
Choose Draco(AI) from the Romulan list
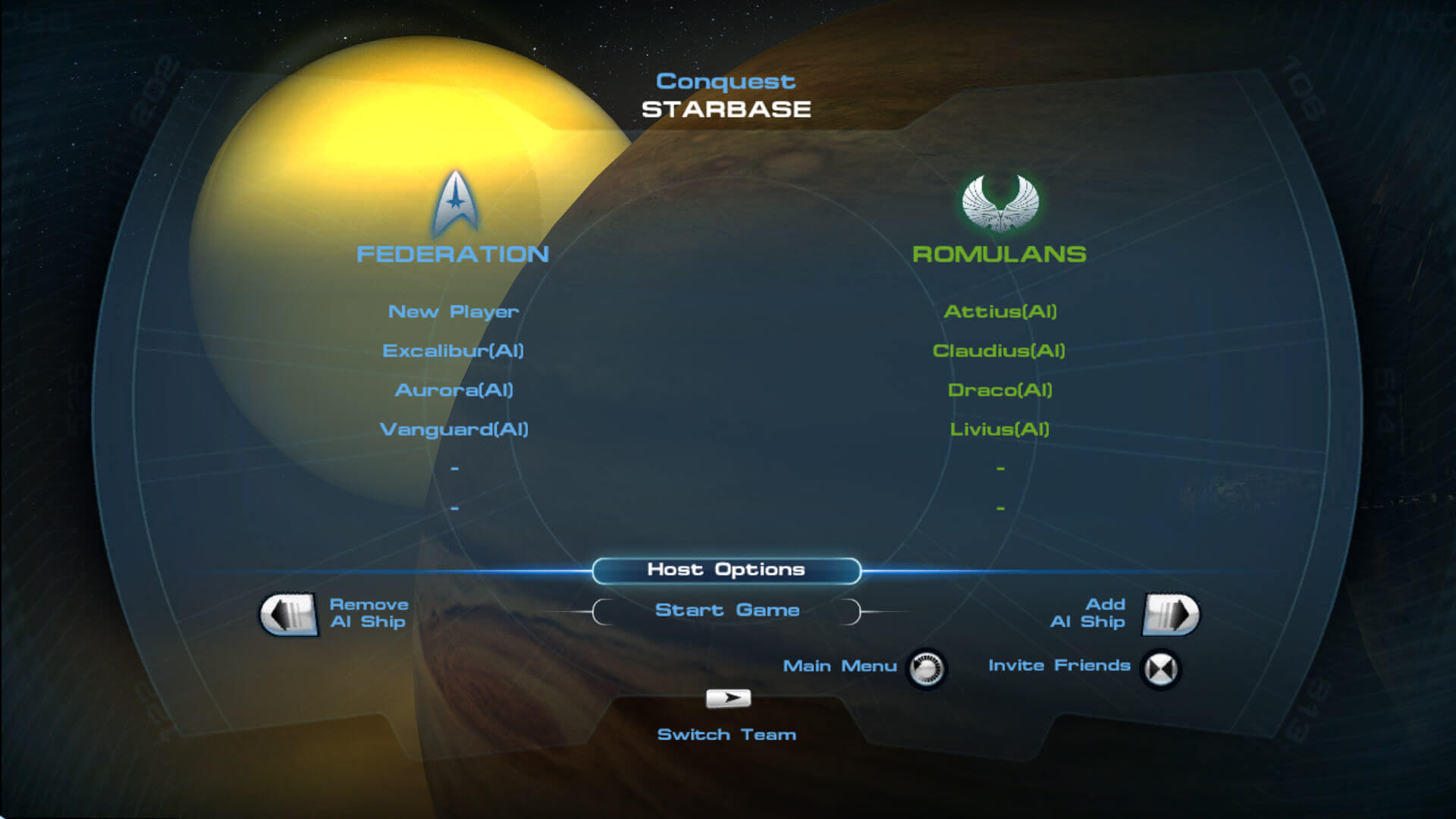(999, 391)
